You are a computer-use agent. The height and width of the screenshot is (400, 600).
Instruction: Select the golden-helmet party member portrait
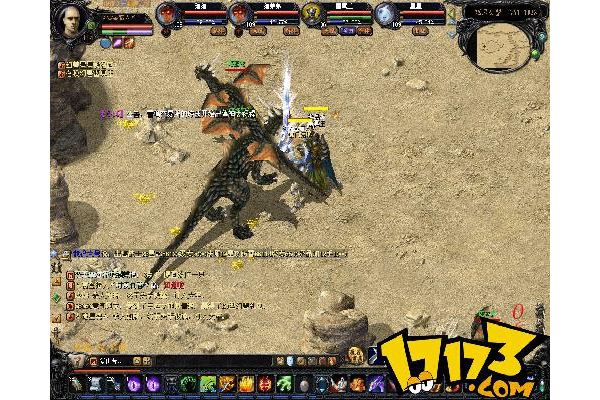[x=314, y=14]
